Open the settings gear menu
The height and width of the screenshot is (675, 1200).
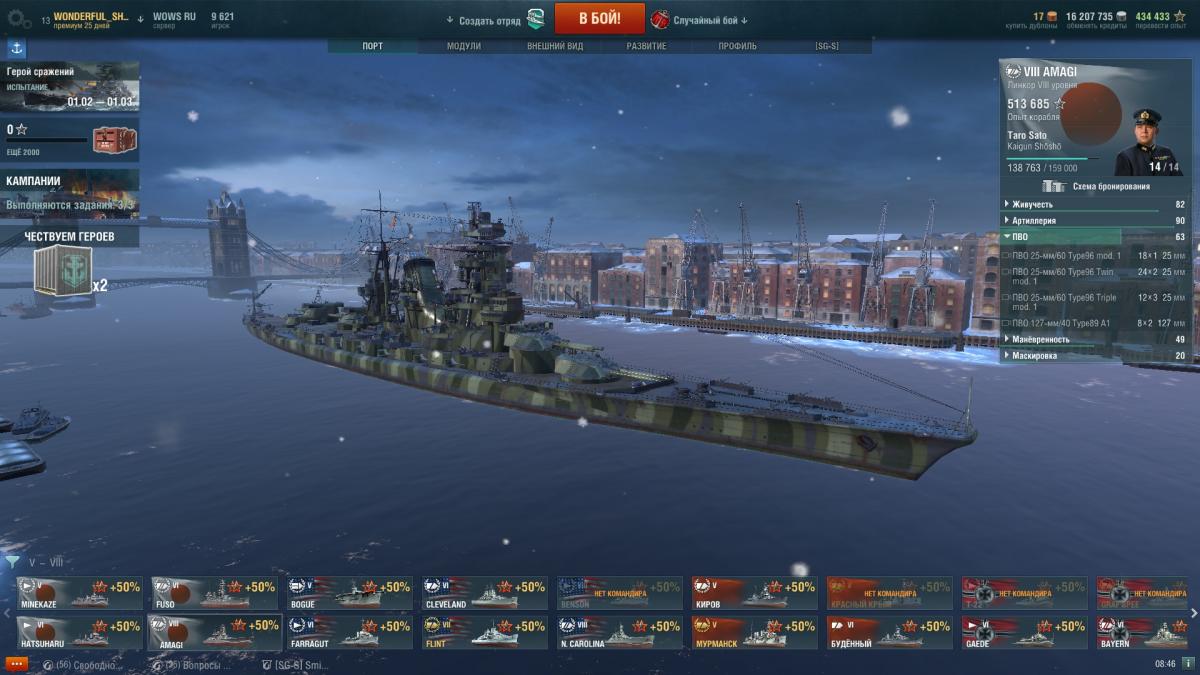click(x=19, y=19)
